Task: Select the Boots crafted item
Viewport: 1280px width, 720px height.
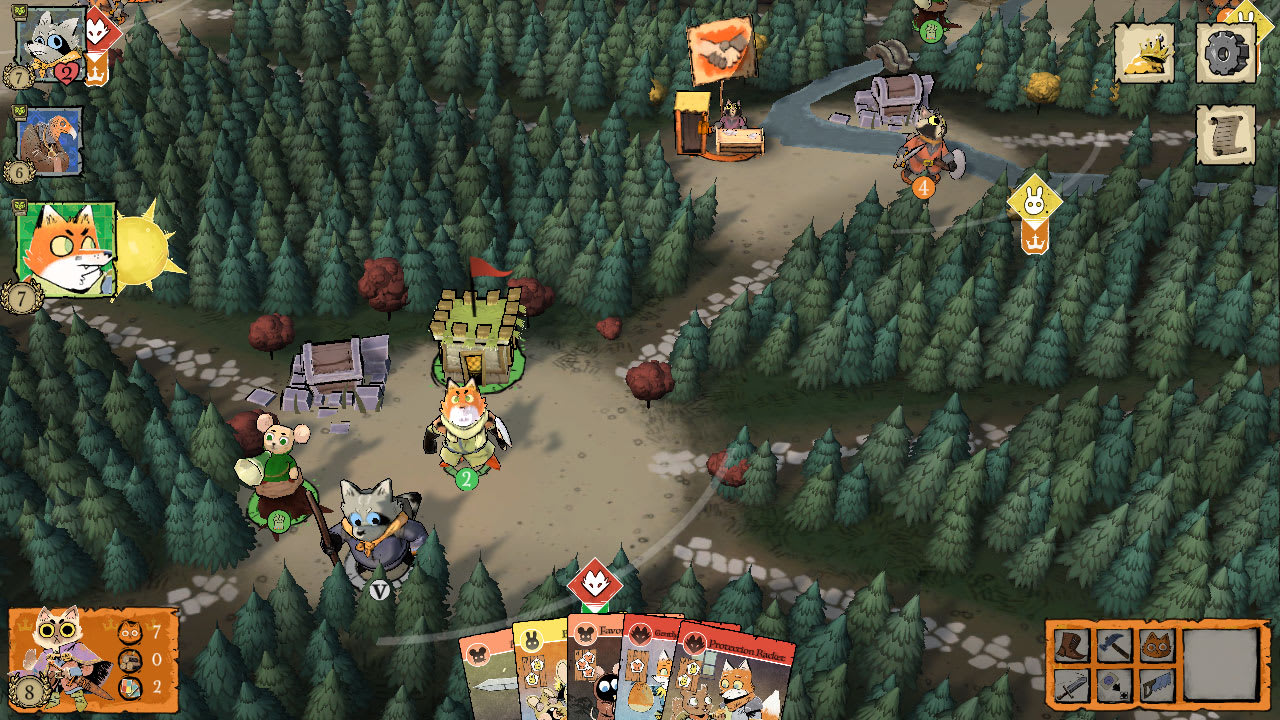Action: (x=1073, y=643)
